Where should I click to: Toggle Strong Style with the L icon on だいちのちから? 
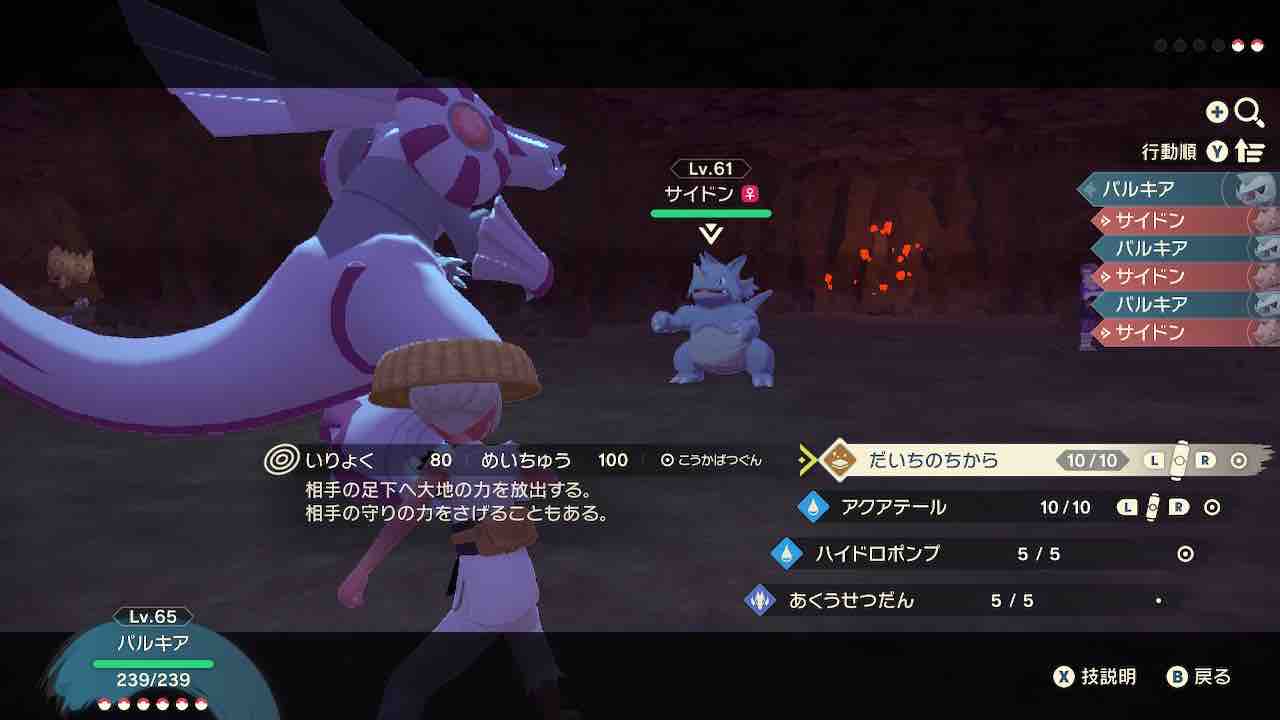click(x=1153, y=462)
